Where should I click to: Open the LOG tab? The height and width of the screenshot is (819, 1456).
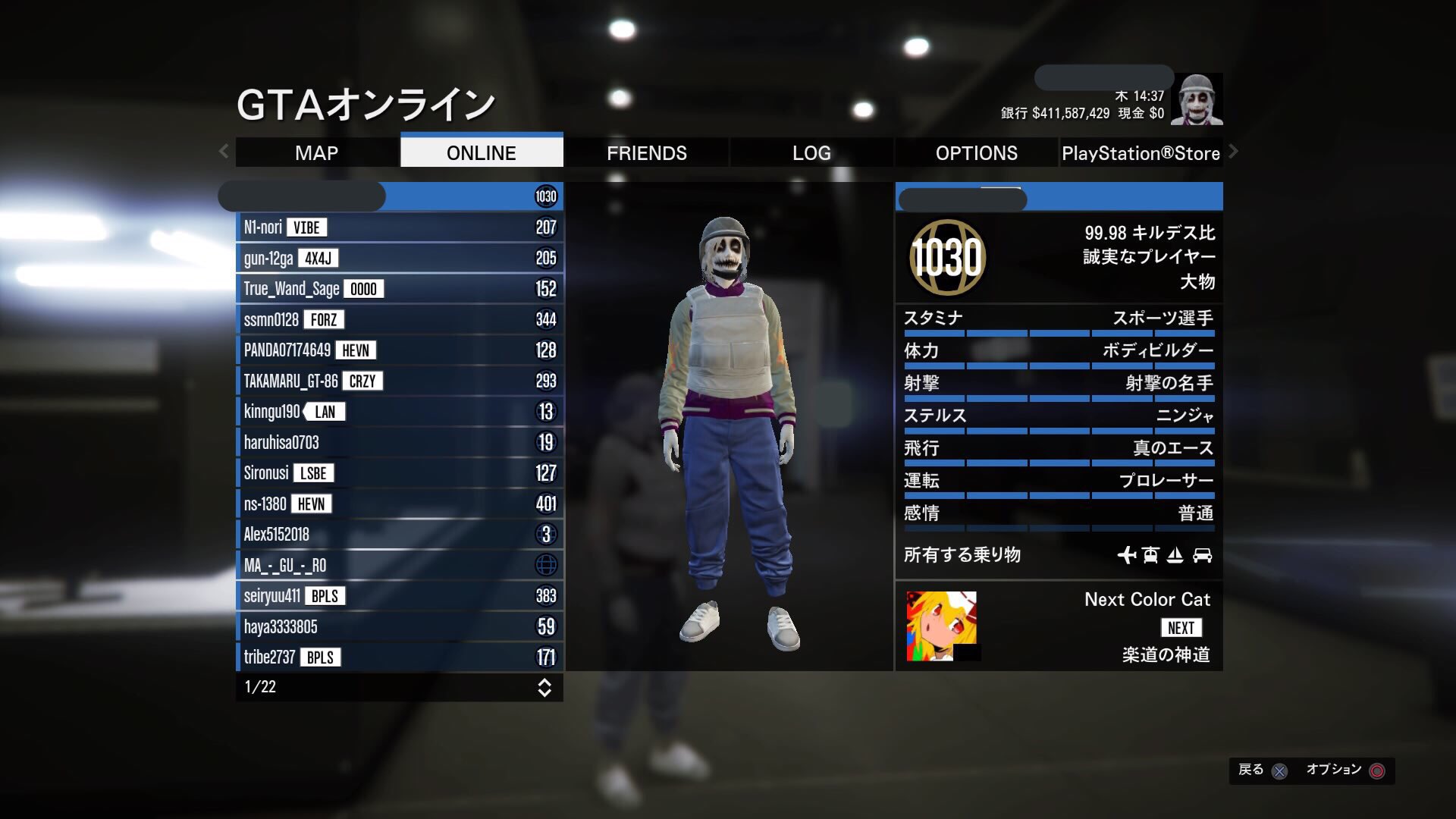811,152
